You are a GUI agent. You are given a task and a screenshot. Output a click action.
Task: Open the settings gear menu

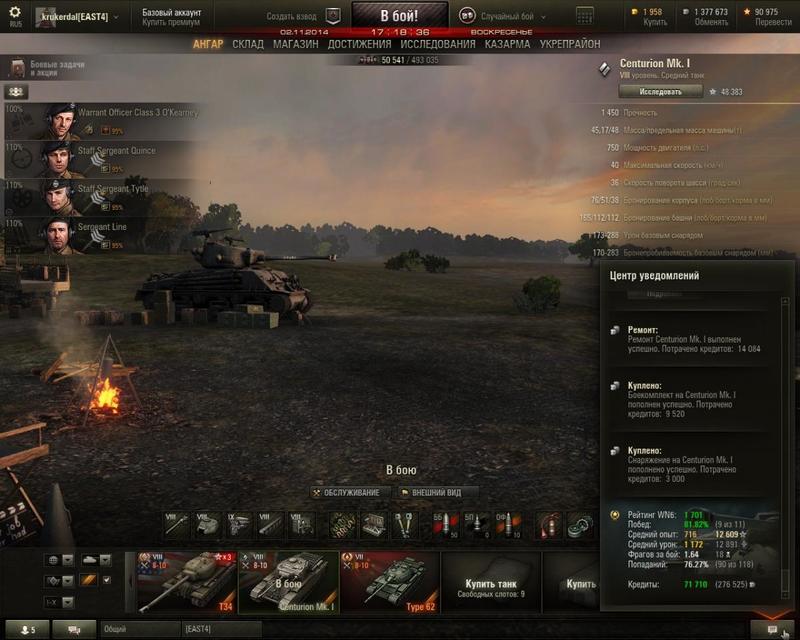[15, 13]
